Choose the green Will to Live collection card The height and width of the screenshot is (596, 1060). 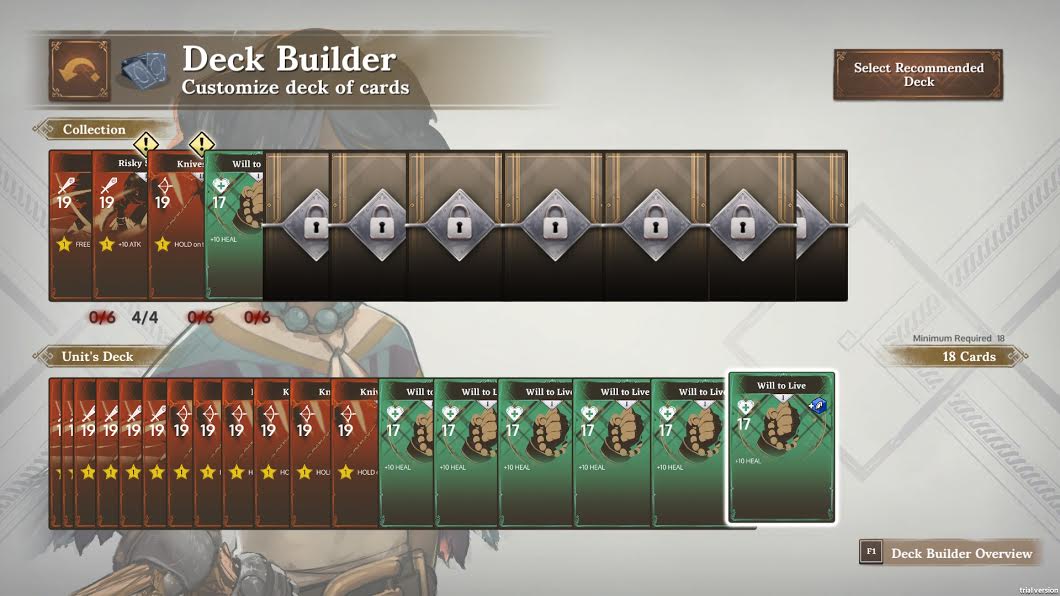(x=234, y=225)
